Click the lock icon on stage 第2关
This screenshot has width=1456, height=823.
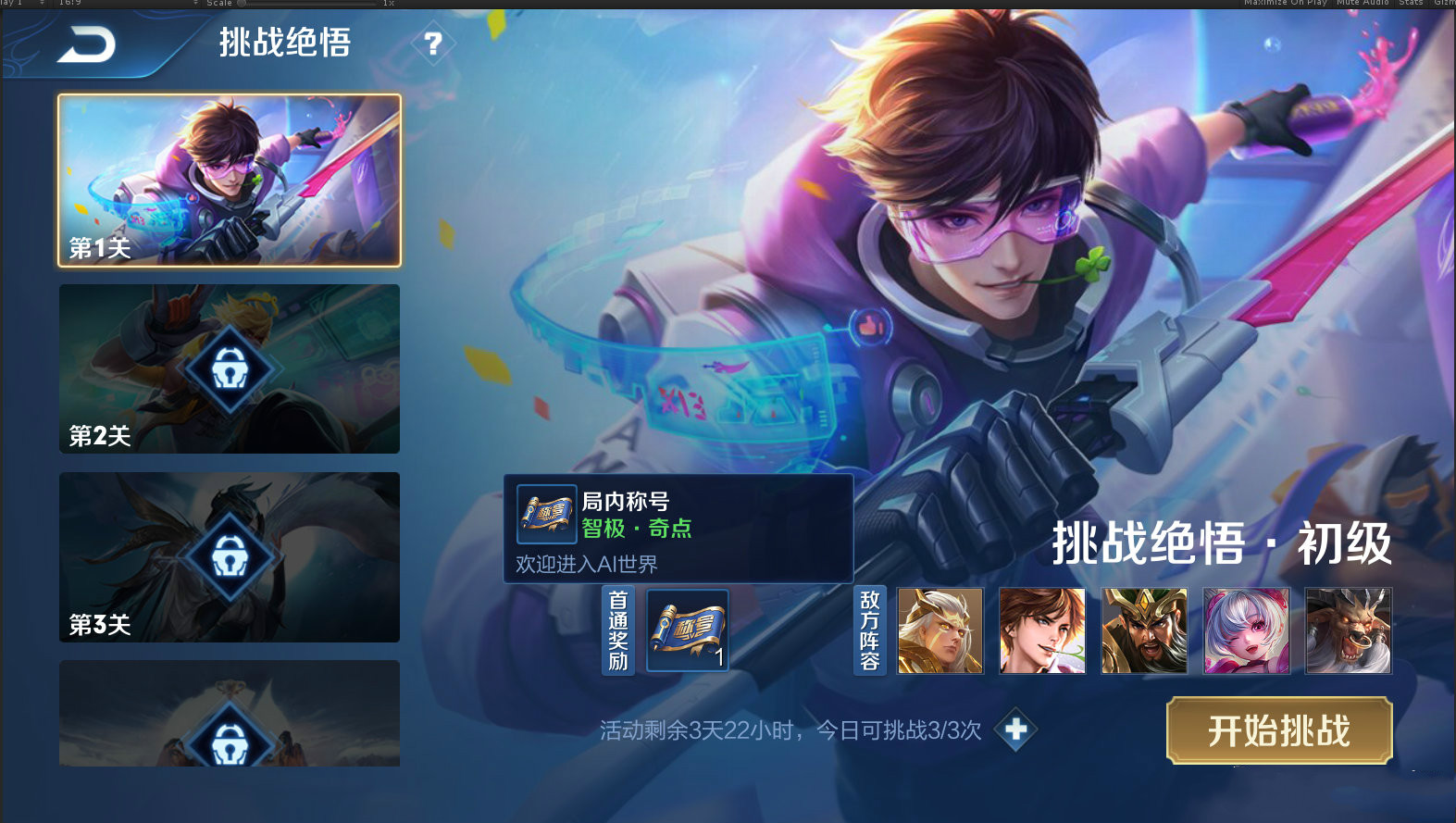point(230,368)
